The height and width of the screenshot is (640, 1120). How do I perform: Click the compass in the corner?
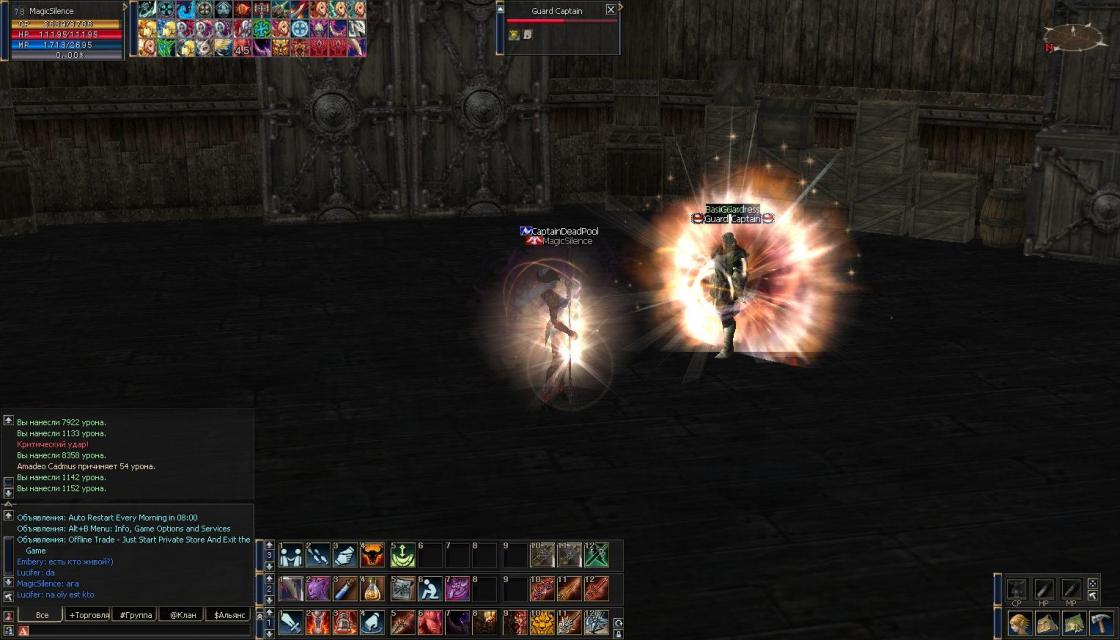click(x=1074, y=38)
